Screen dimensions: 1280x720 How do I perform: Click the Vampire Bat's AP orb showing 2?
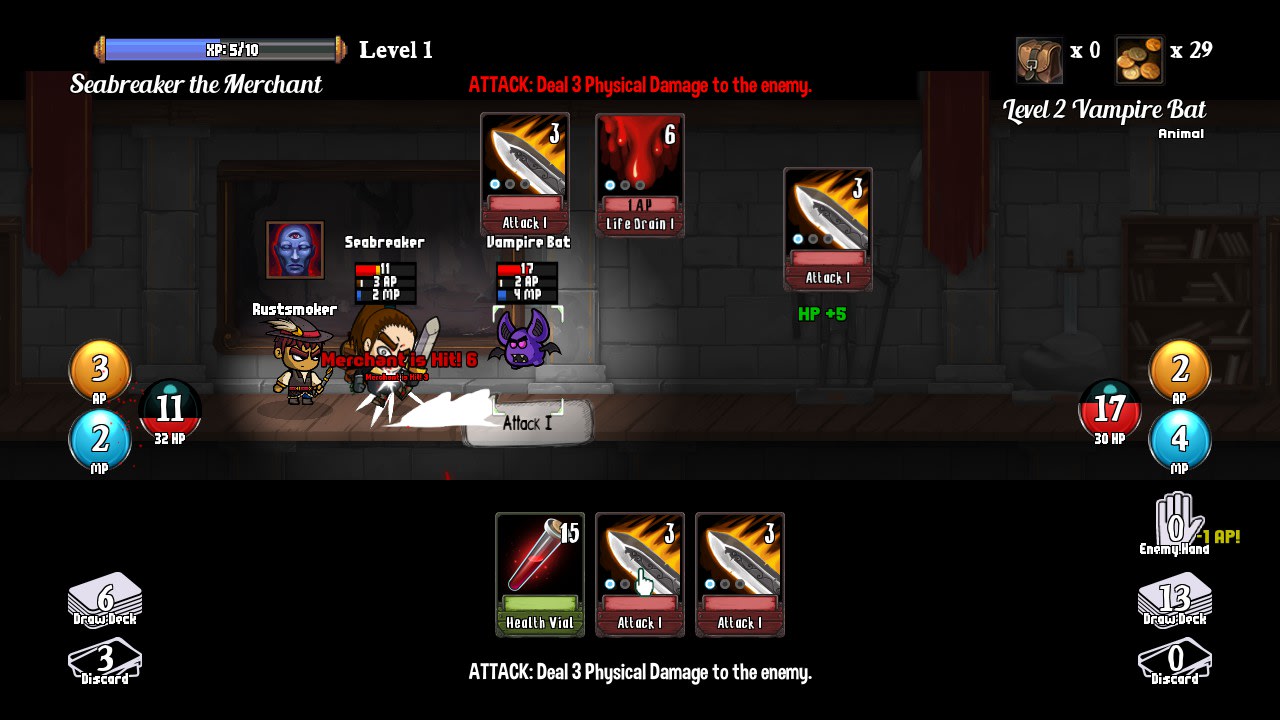point(1180,370)
